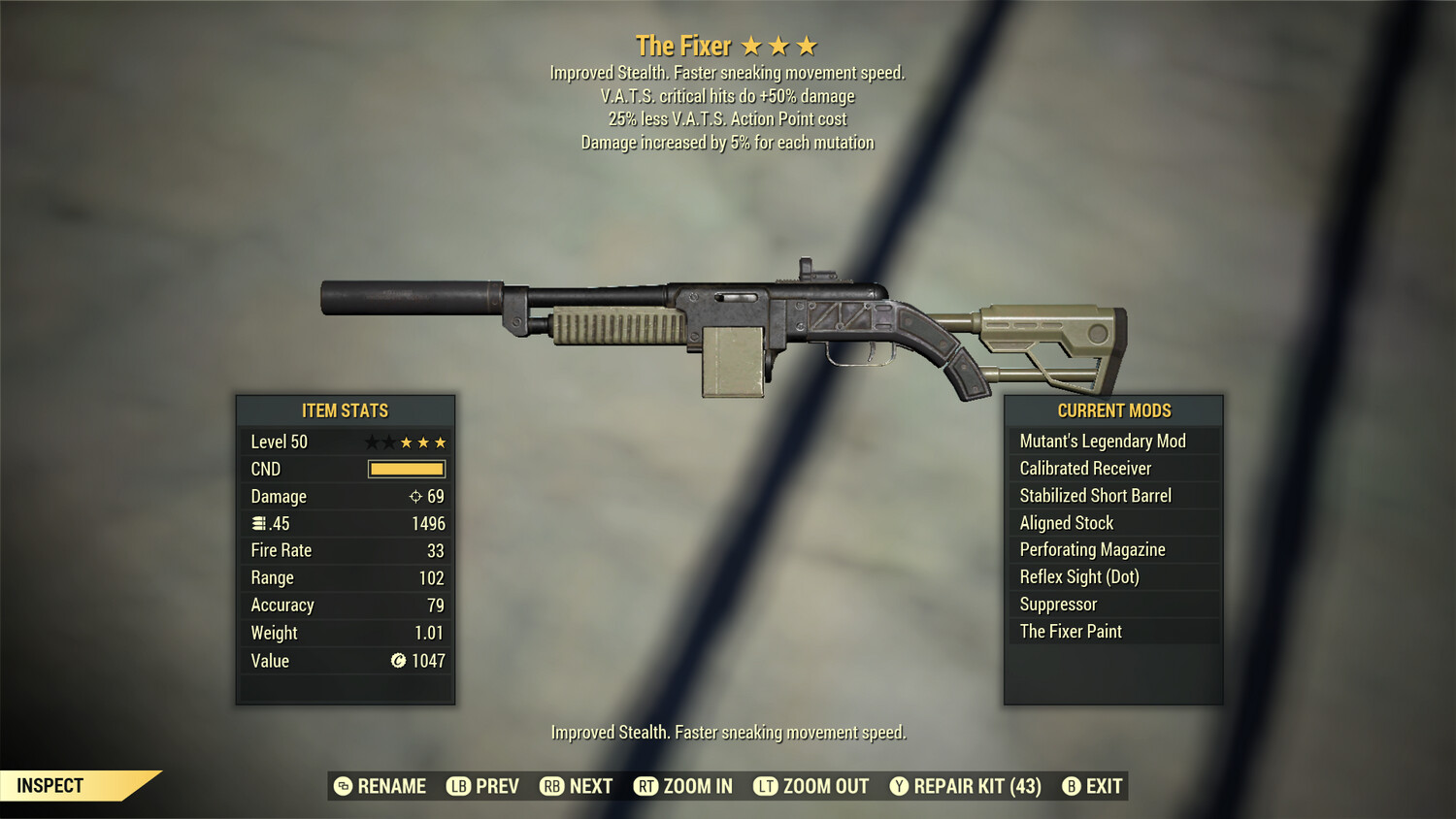Viewport: 1456px width, 819px height.
Task: Toggle a grey star in Level 50 row
Action: click(370, 441)
